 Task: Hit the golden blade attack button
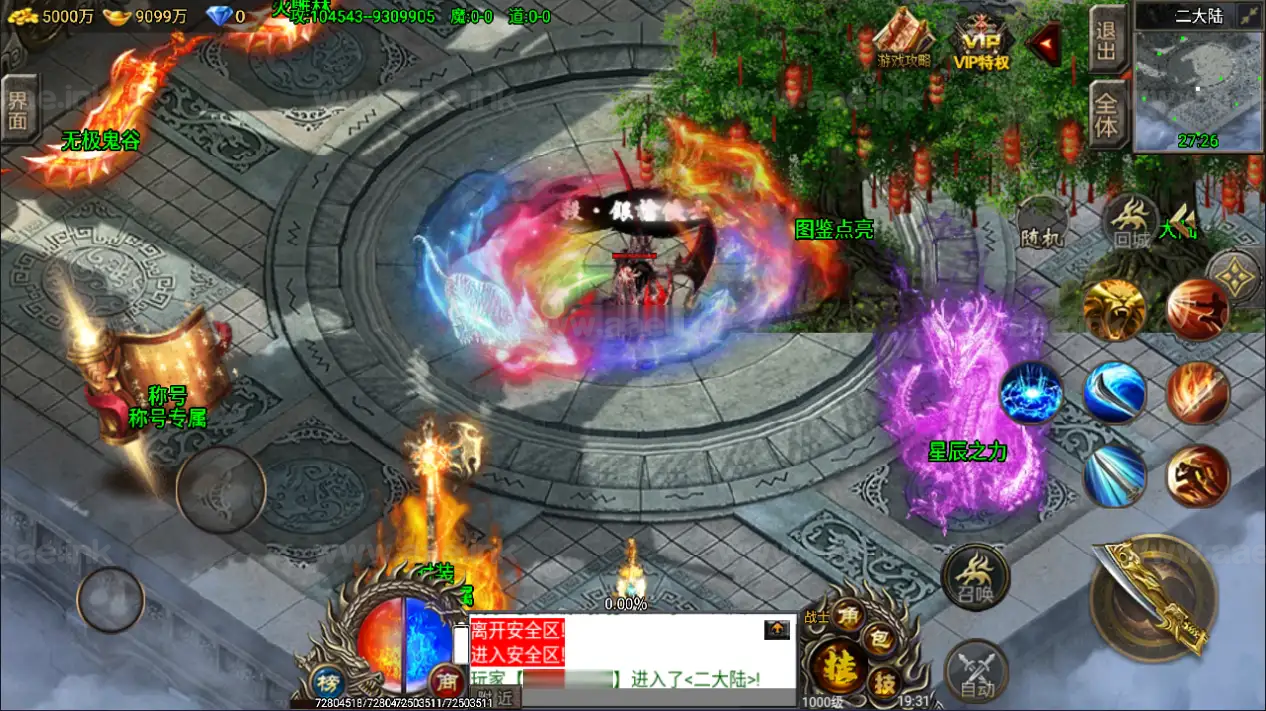[x=1153, y=598]
